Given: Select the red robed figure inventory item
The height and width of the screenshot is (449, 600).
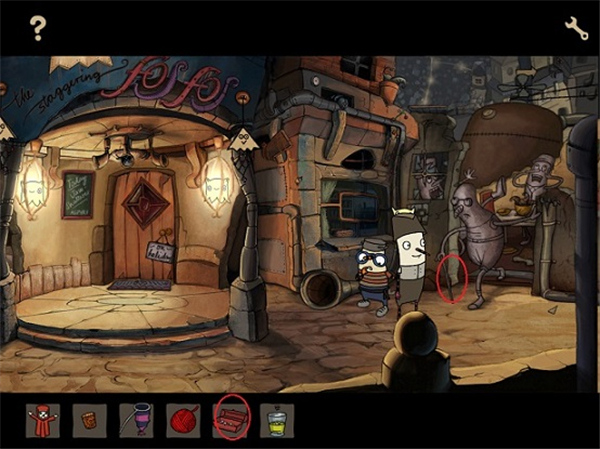Looking at the screenshot, I should [42, 419].
